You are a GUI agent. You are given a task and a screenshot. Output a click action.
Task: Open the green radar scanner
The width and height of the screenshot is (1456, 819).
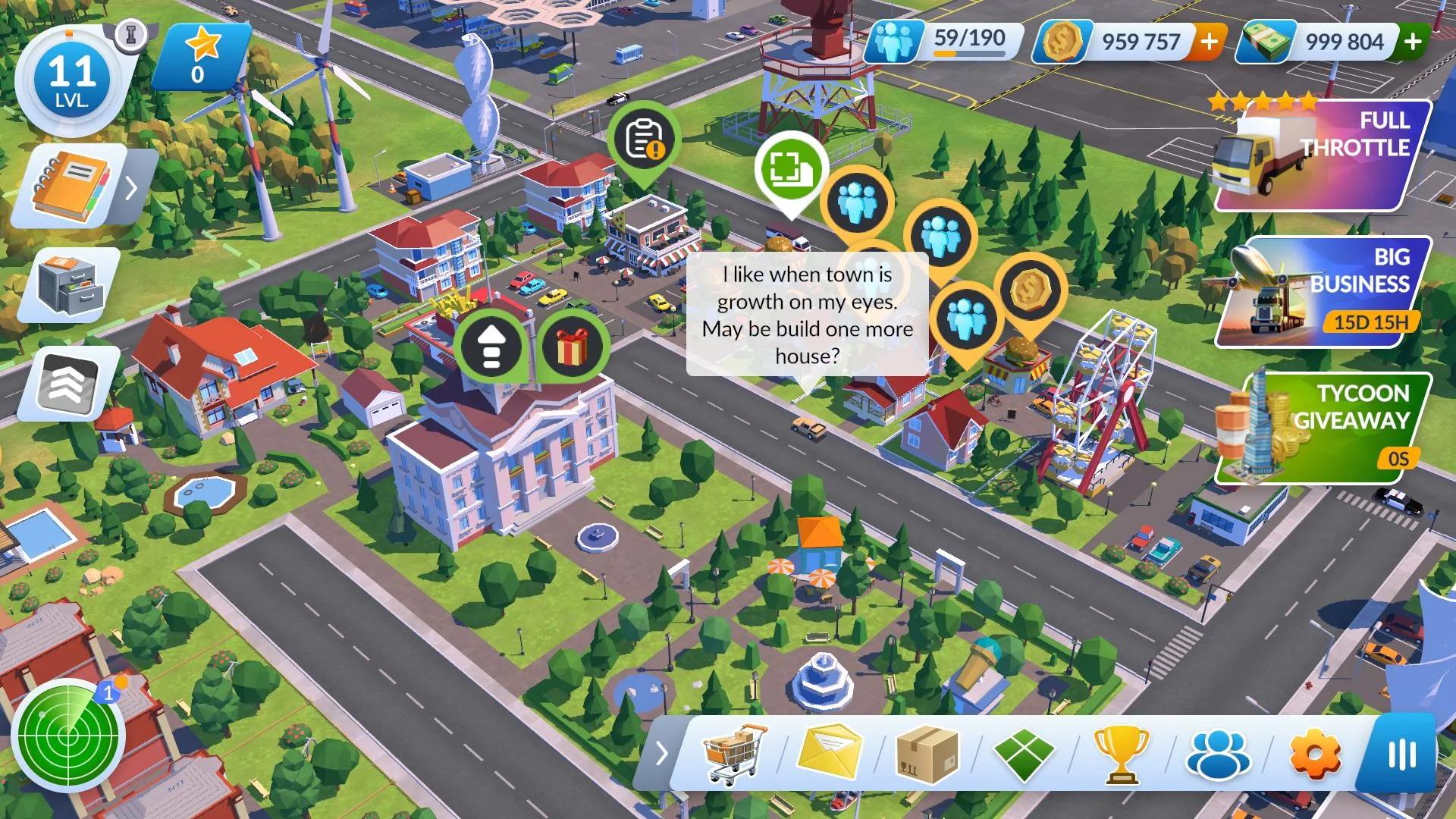coord(68,736)
